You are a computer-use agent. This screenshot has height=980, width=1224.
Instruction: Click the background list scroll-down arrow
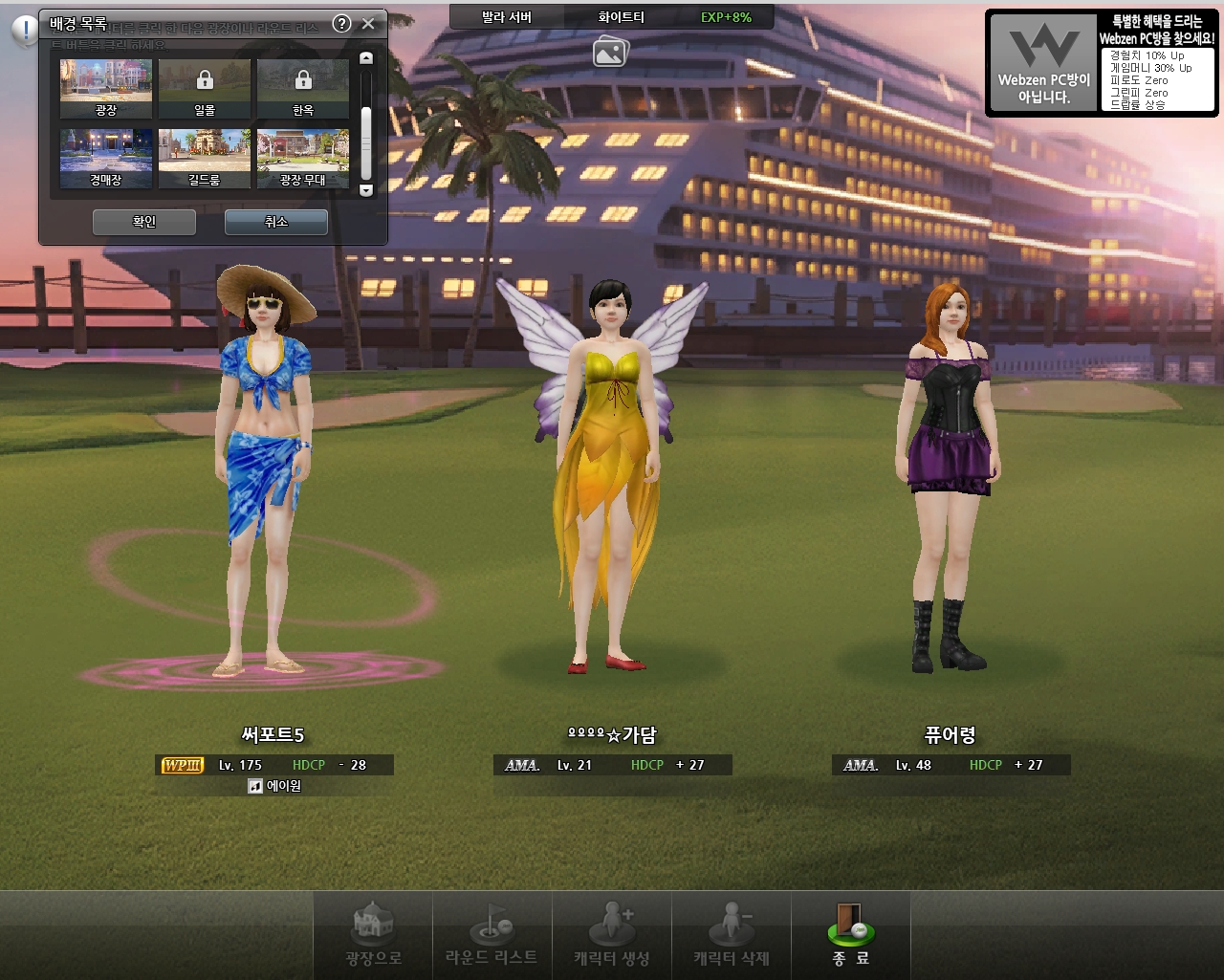(365, 190)
